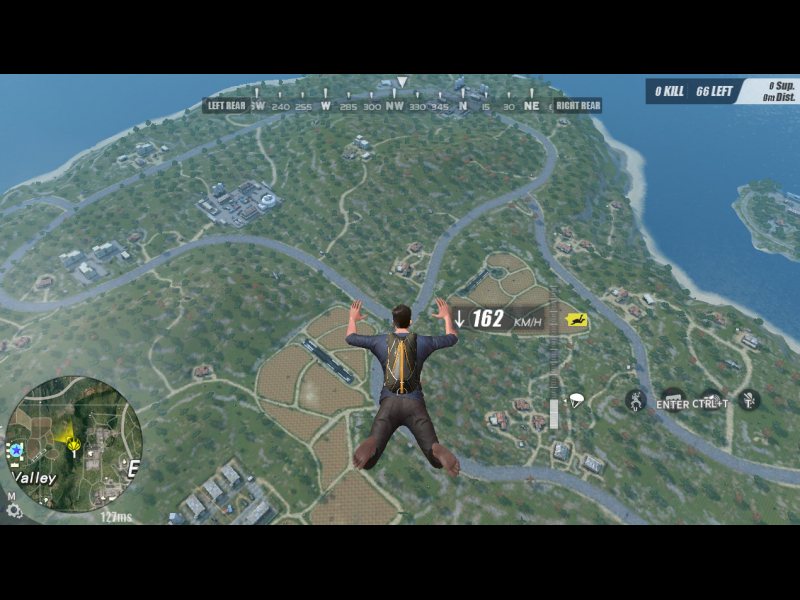Select the yellow skydiver marker tag
This screenshot has width=800, height=600.
coord(576,319)
